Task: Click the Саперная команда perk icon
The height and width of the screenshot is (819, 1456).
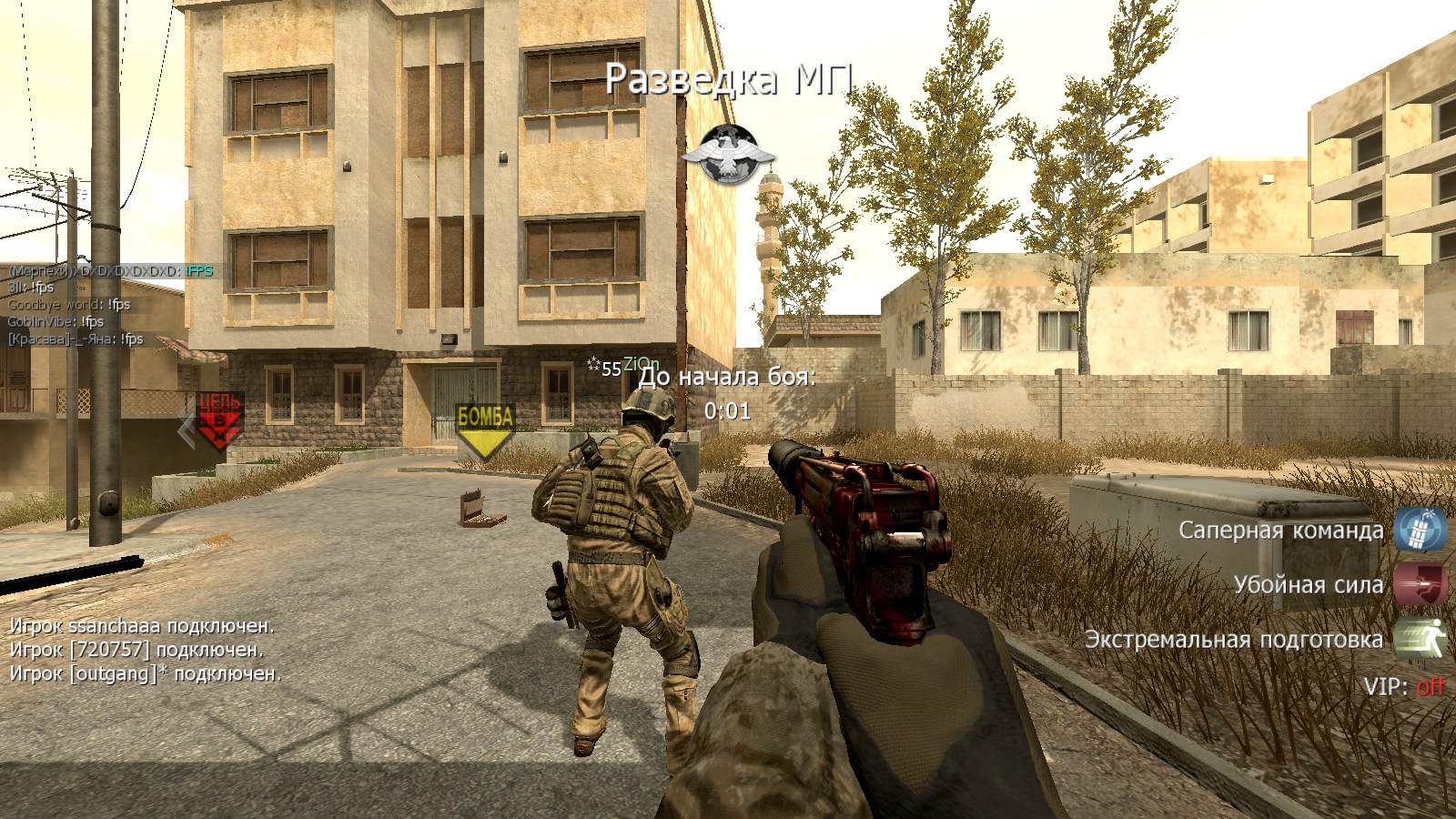Action: pos(1420,530)
